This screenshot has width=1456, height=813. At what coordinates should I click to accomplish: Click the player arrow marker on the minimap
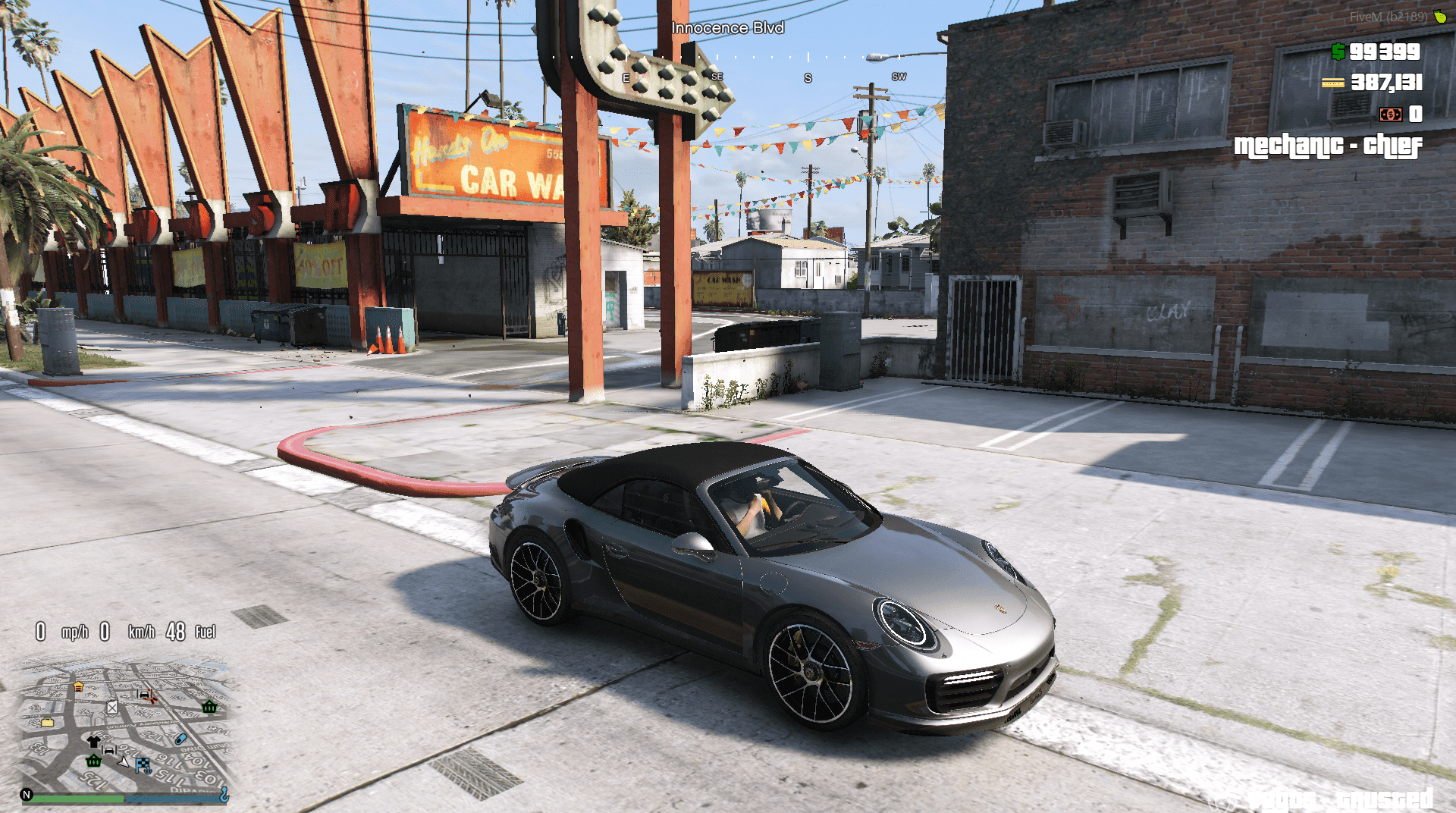[124, 763]
